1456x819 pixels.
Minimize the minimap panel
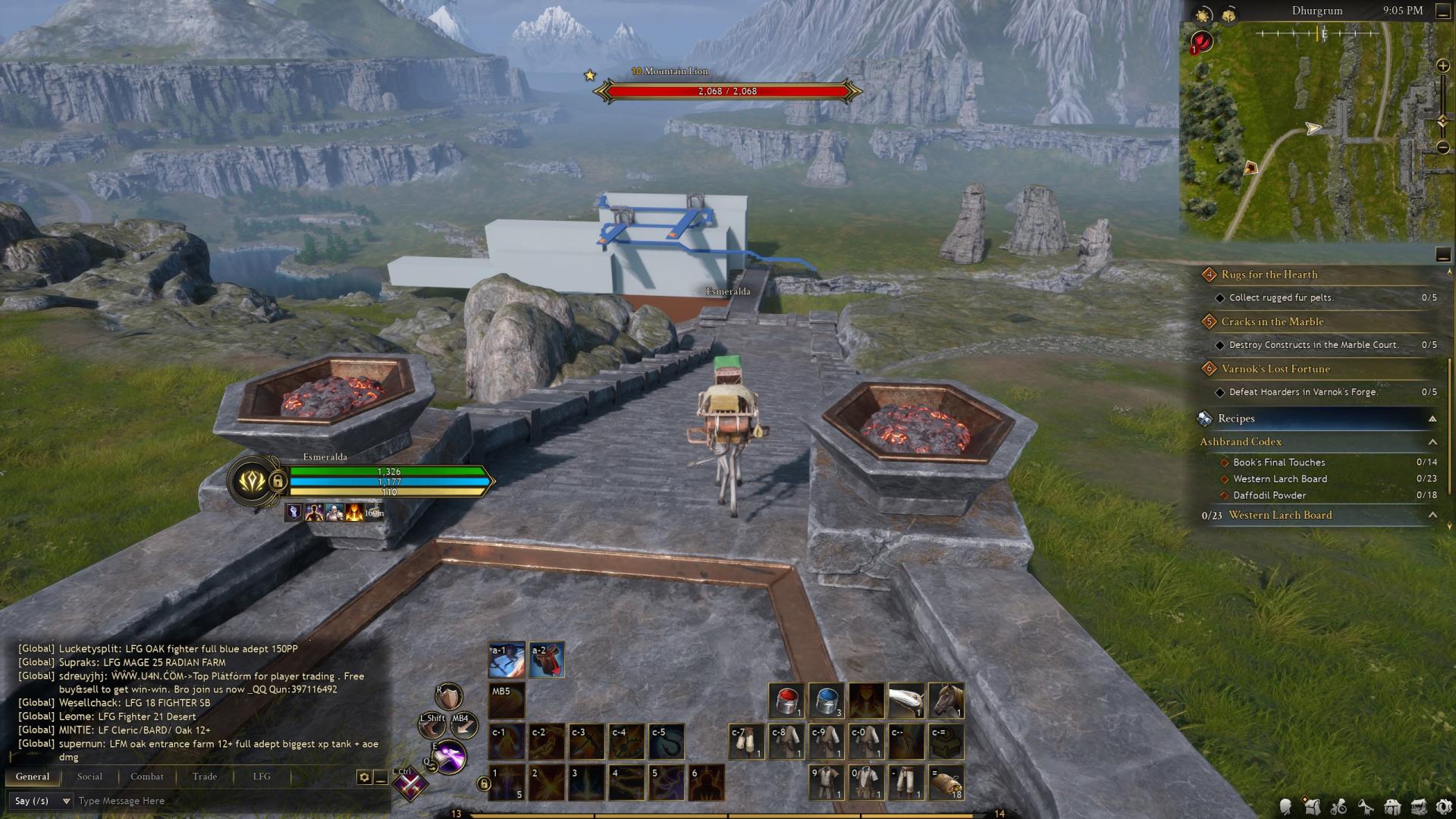pyautogui.click(x=1443, y=255)
